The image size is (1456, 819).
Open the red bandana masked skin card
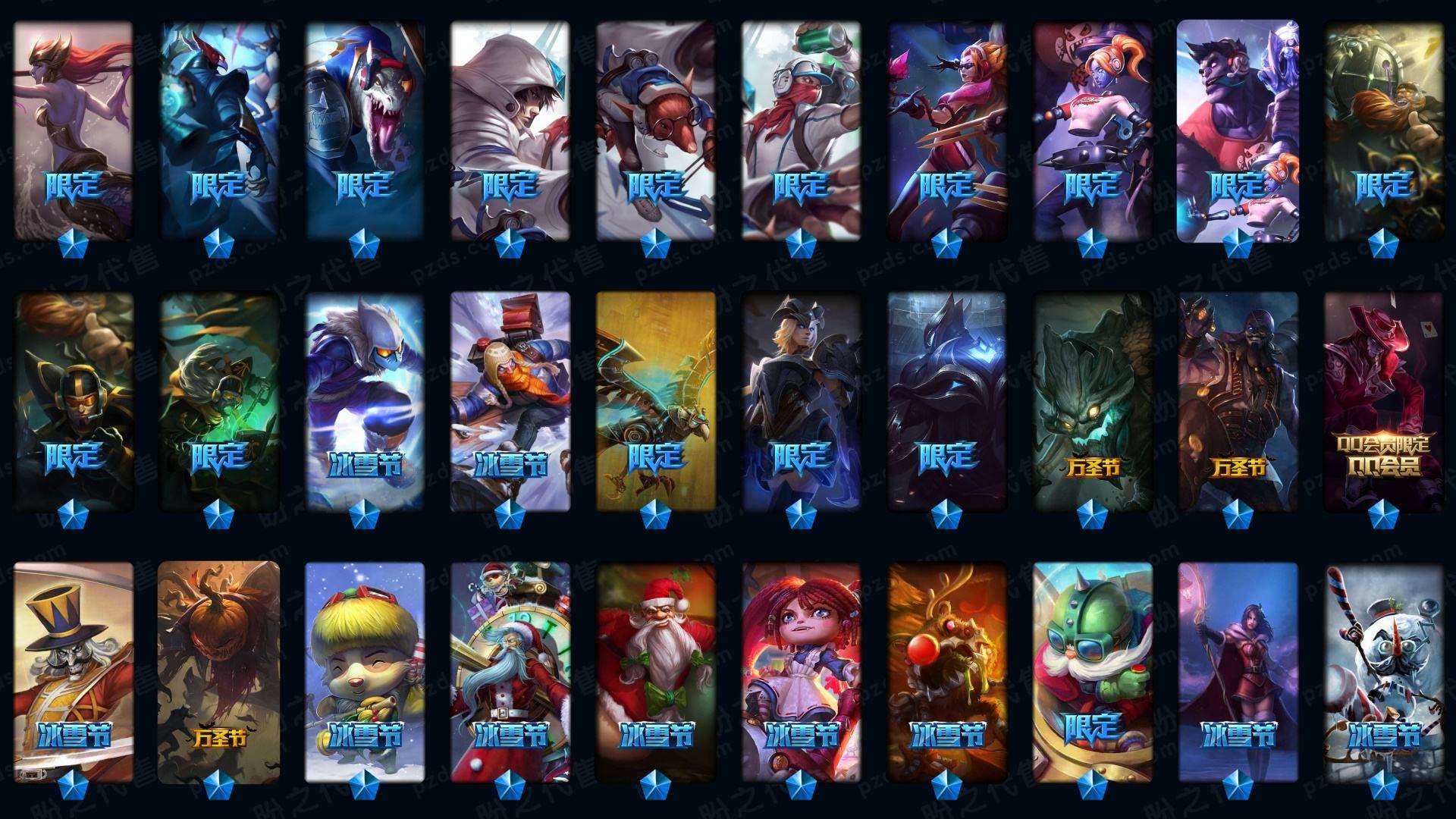(801, 129)
